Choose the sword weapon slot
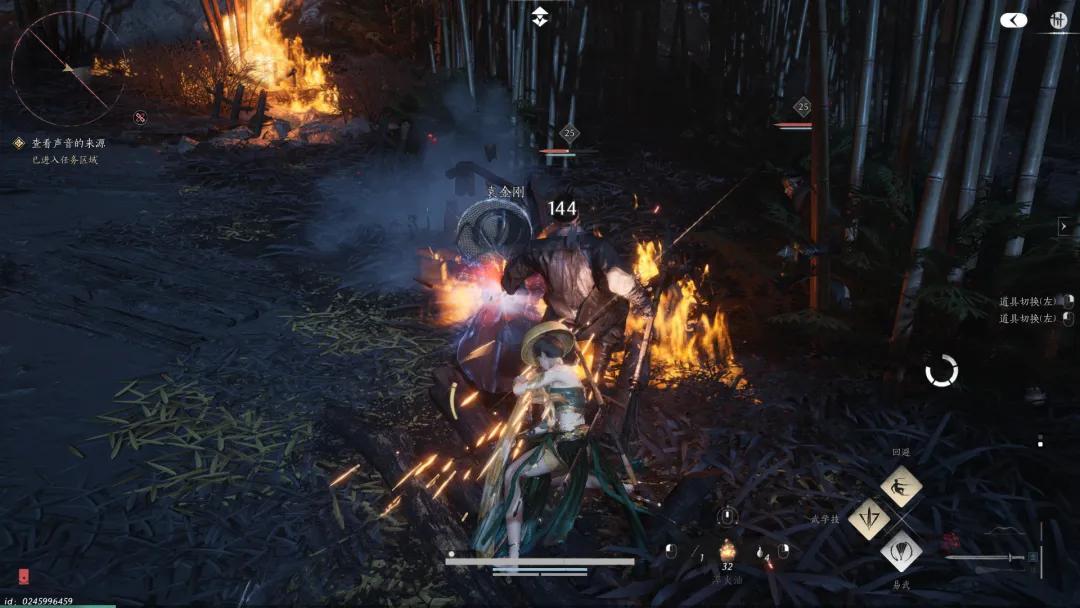This screenshot has width=1080, height=608. click(x=990, y=558)
